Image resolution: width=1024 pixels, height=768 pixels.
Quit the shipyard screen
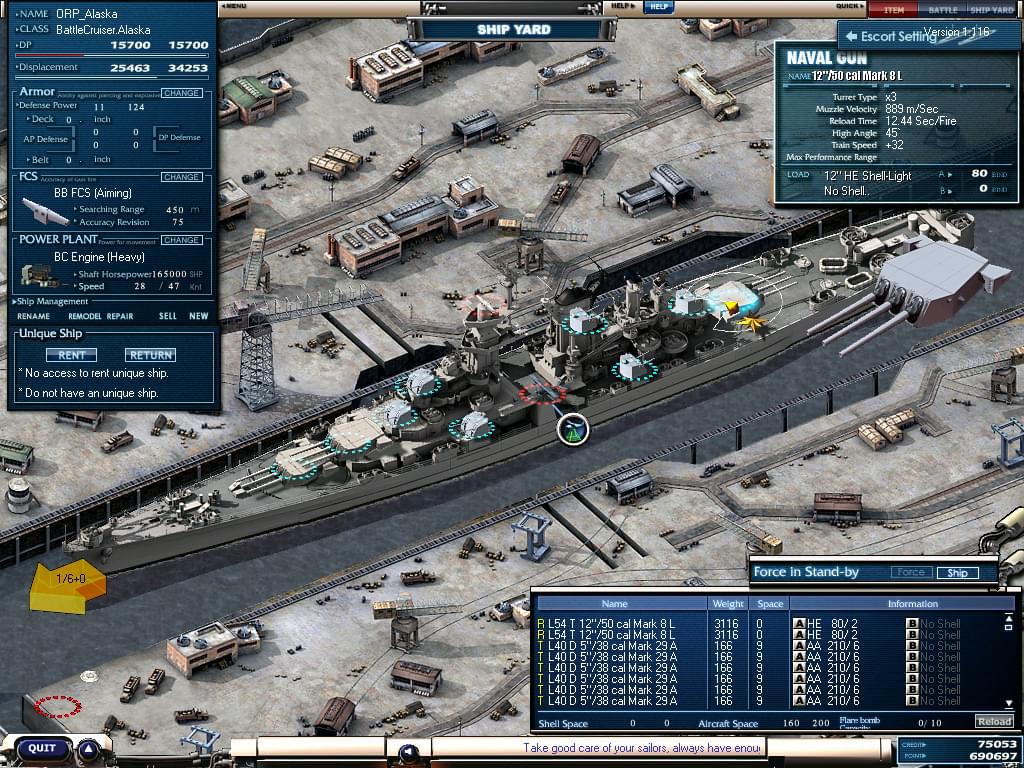(42, 748)
